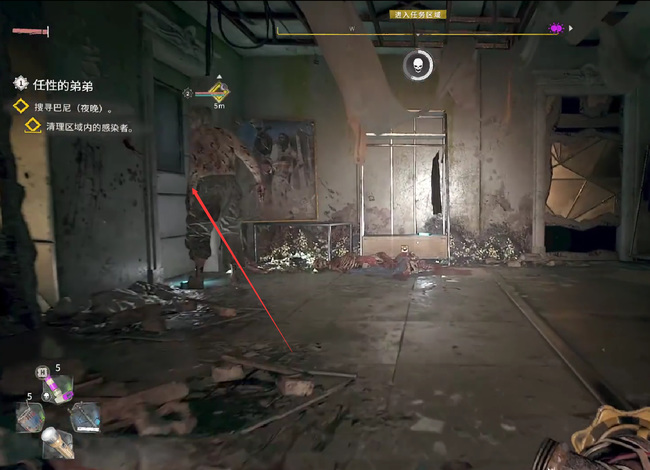
Task: Click the 进入任务区域 notification banner
Action: pyautogui.click(x=420, y=14)
